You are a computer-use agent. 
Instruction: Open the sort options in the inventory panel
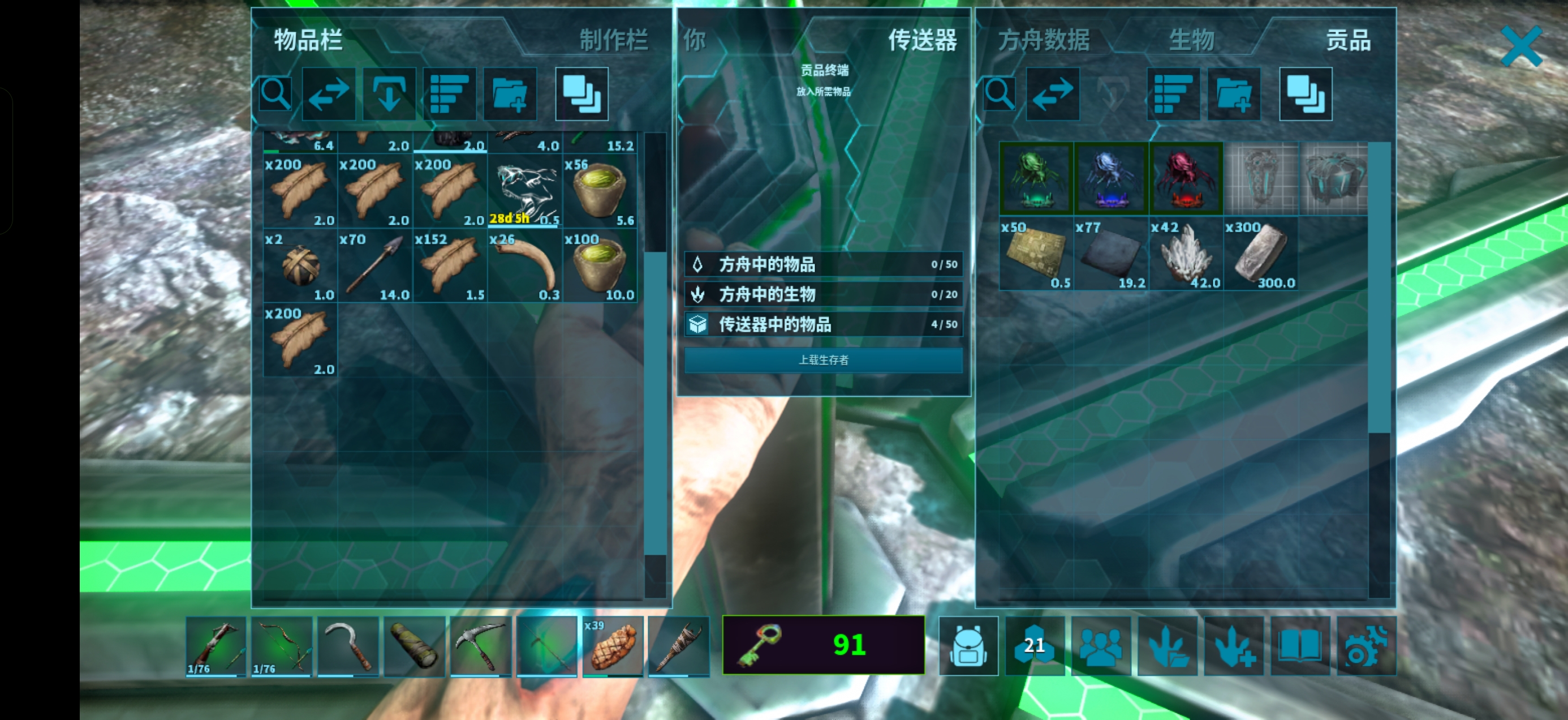click(450, 94)
